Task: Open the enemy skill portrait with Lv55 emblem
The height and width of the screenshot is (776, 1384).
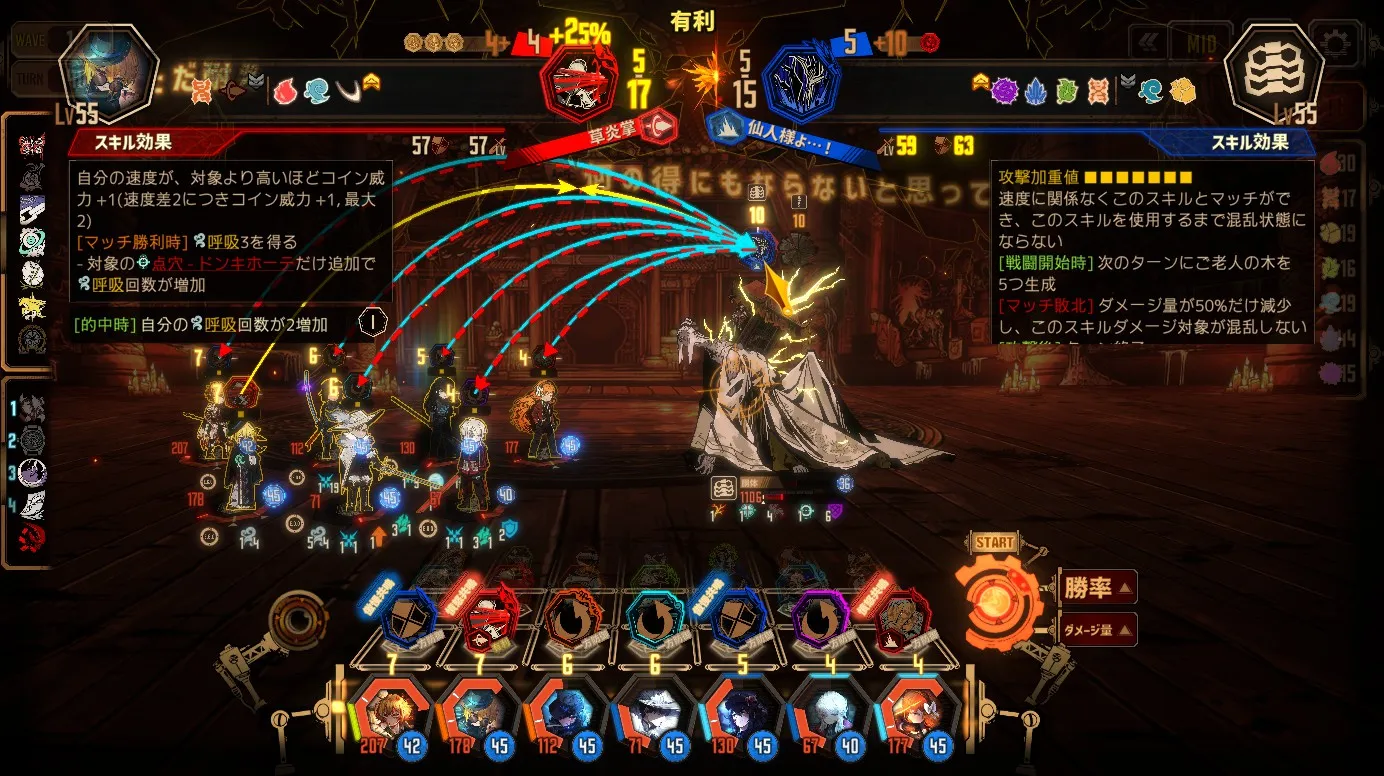Action: [x=1273, y=75]
